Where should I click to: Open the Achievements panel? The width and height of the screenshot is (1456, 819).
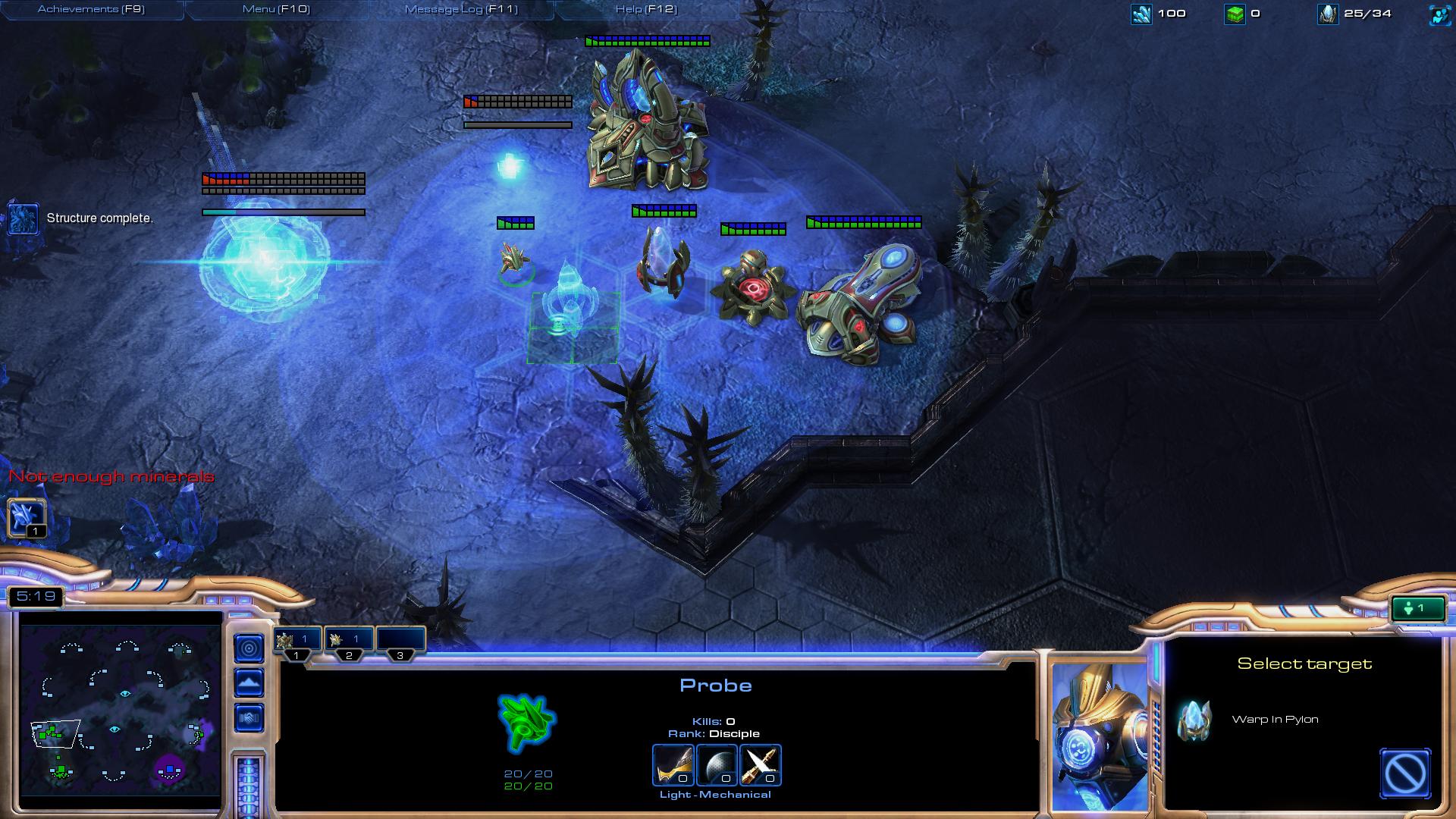(x=91, y=9)
